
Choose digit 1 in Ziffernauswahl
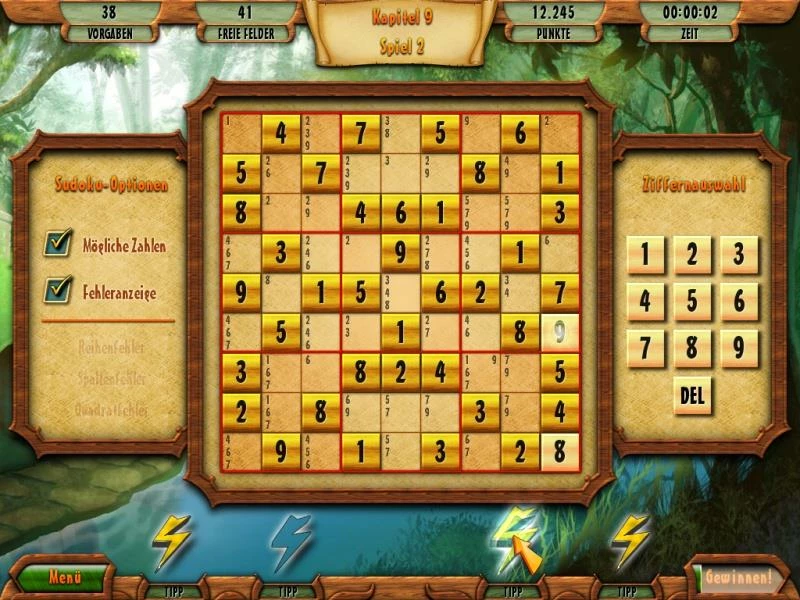[645, 255]
